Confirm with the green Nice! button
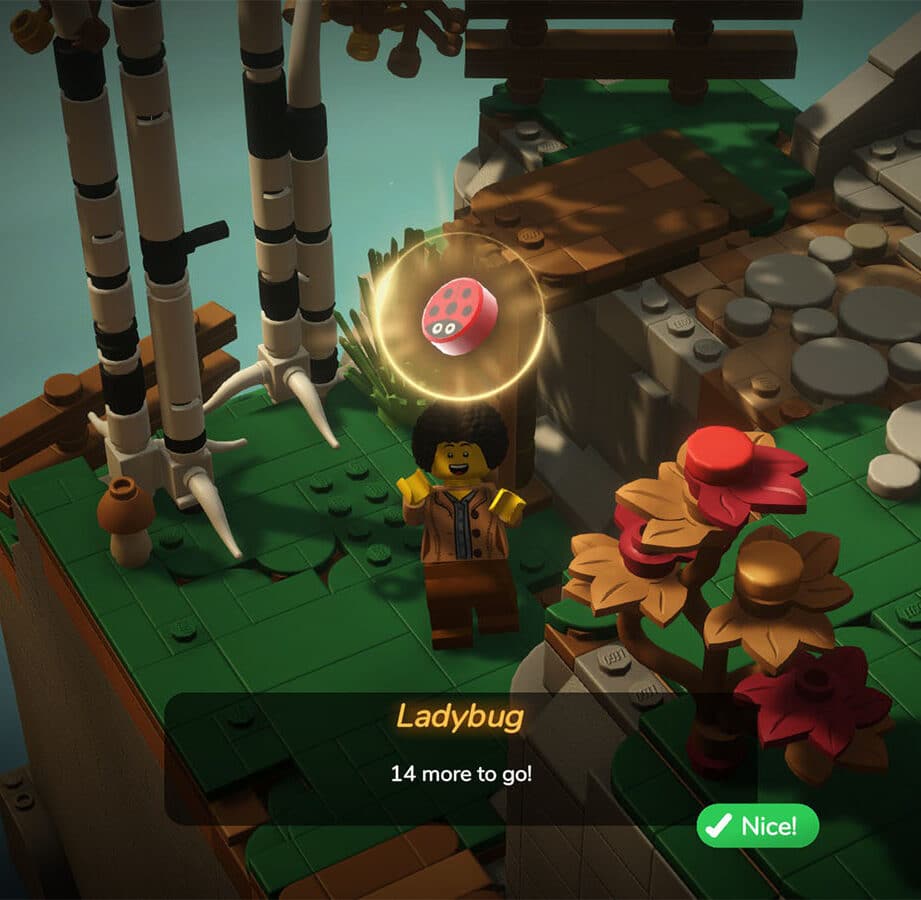The width and height of the screenshot is (921, 900). [757, 826]
